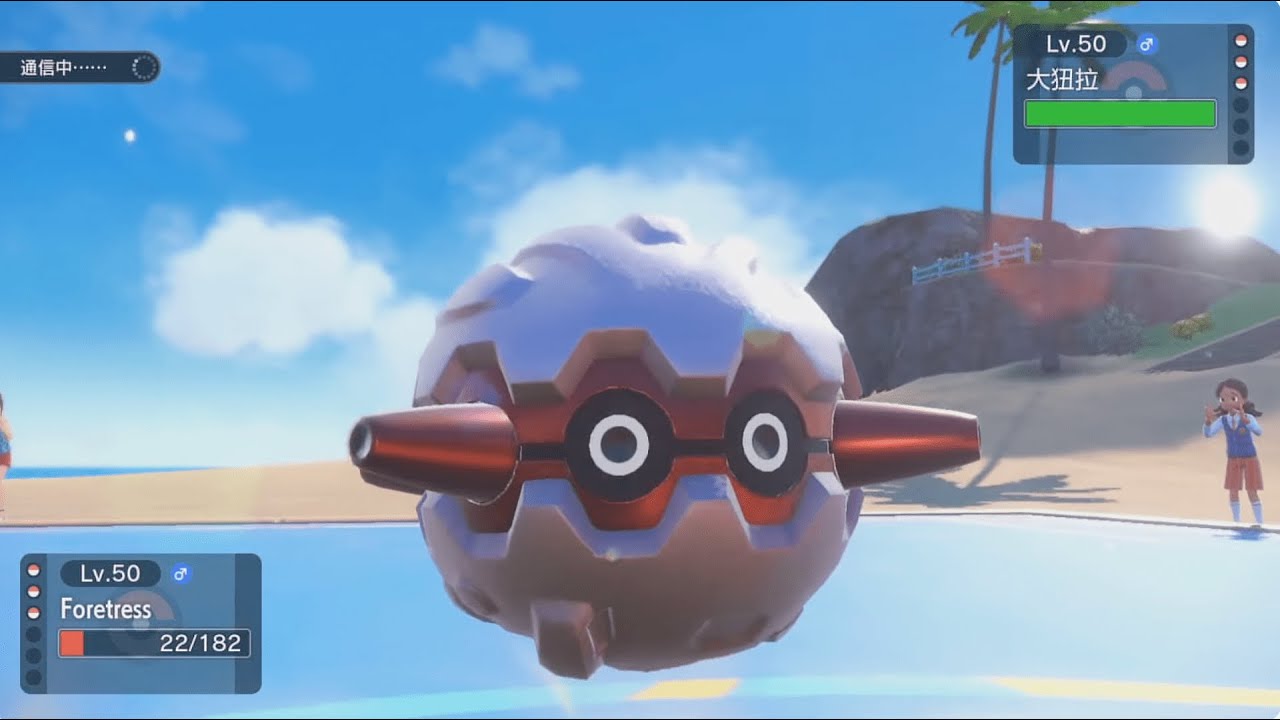Click the male gender symbol on 大狃拉's panel

click(1146, 44)
